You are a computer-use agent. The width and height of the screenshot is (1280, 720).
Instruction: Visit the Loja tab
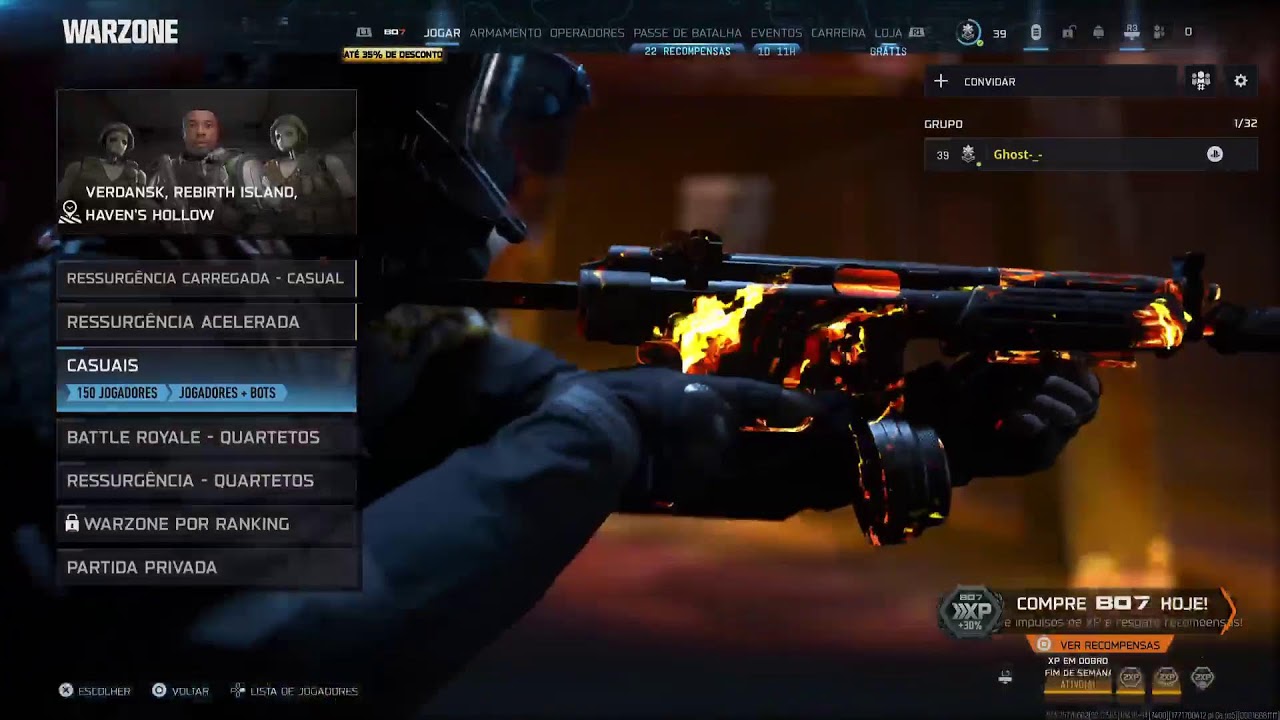pos(888,33)
